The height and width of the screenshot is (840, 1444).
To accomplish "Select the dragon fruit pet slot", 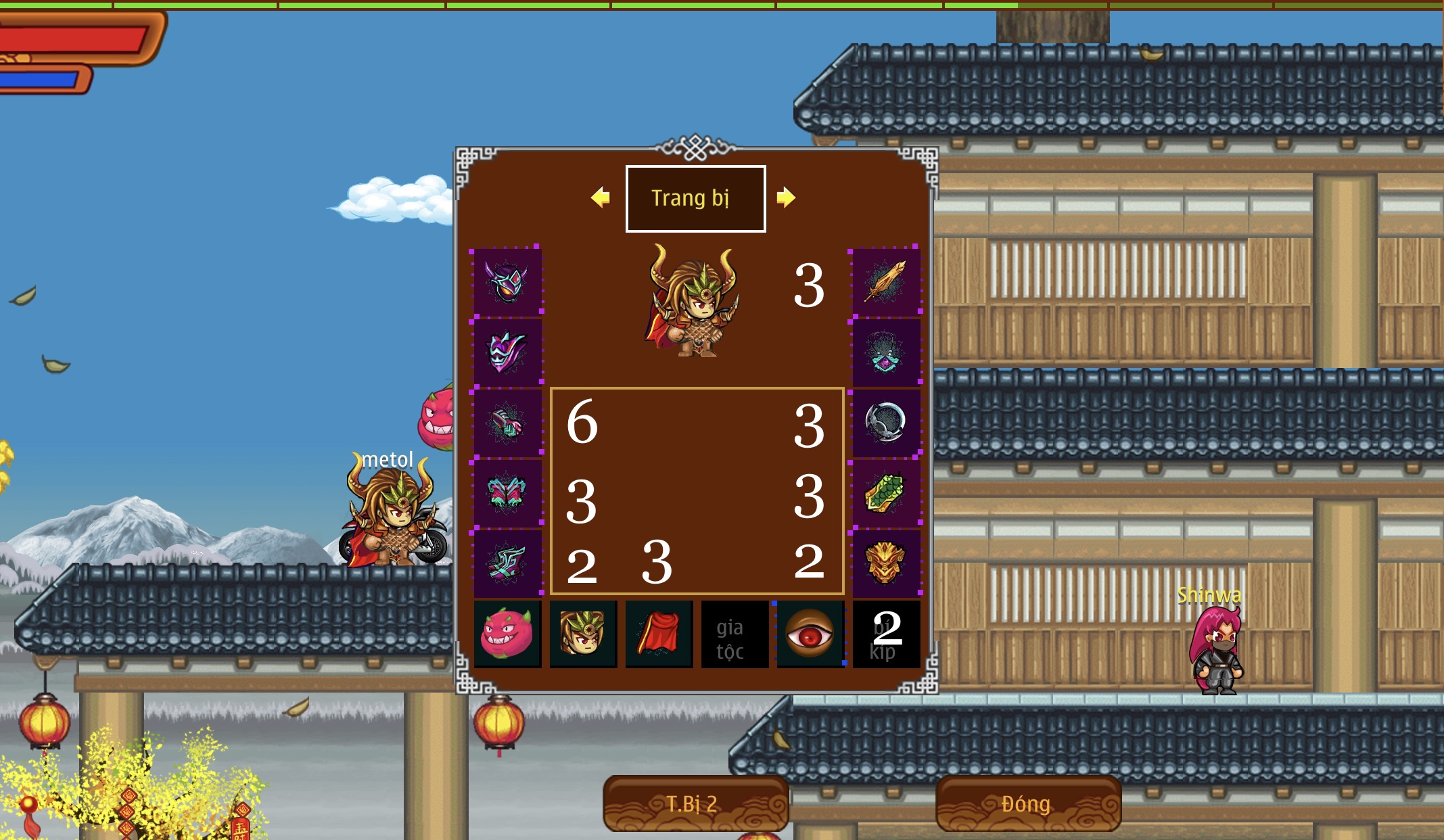I will pyautogui.click(x=507, y=634).
